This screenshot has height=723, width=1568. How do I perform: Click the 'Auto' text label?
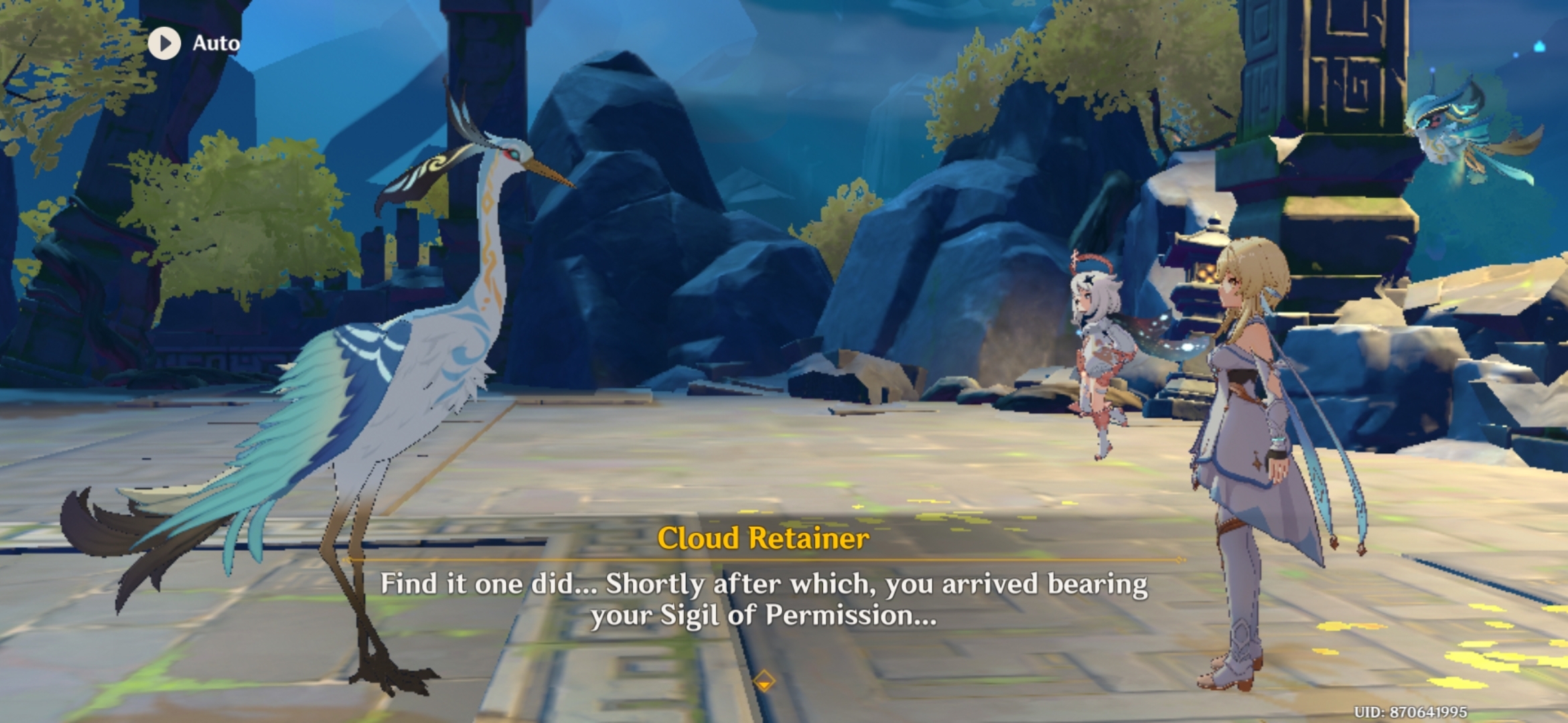pos(215,42)
